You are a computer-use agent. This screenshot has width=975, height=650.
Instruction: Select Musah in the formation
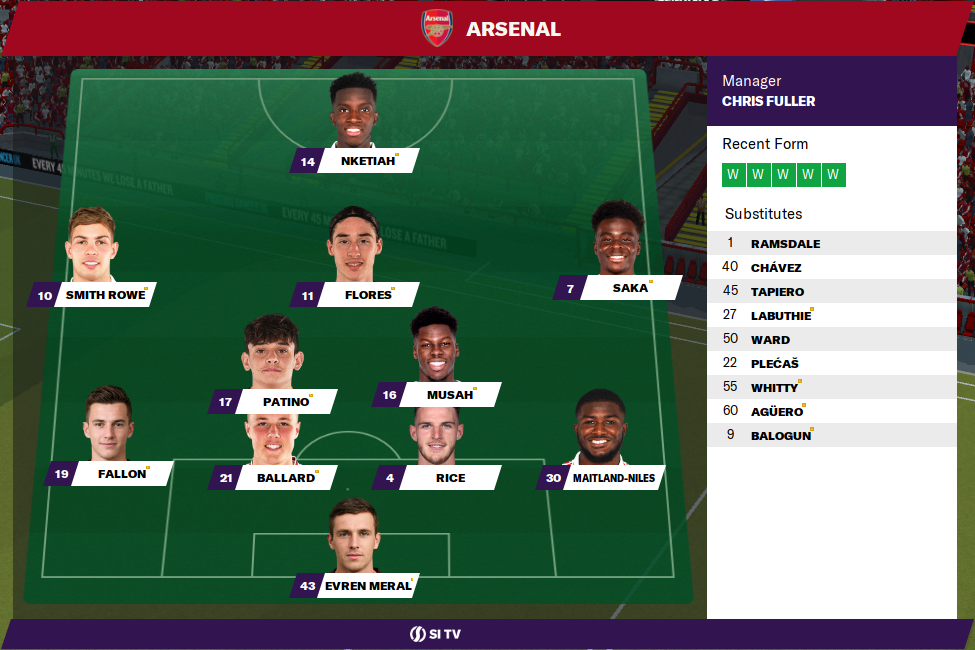(x=449, y=395)
